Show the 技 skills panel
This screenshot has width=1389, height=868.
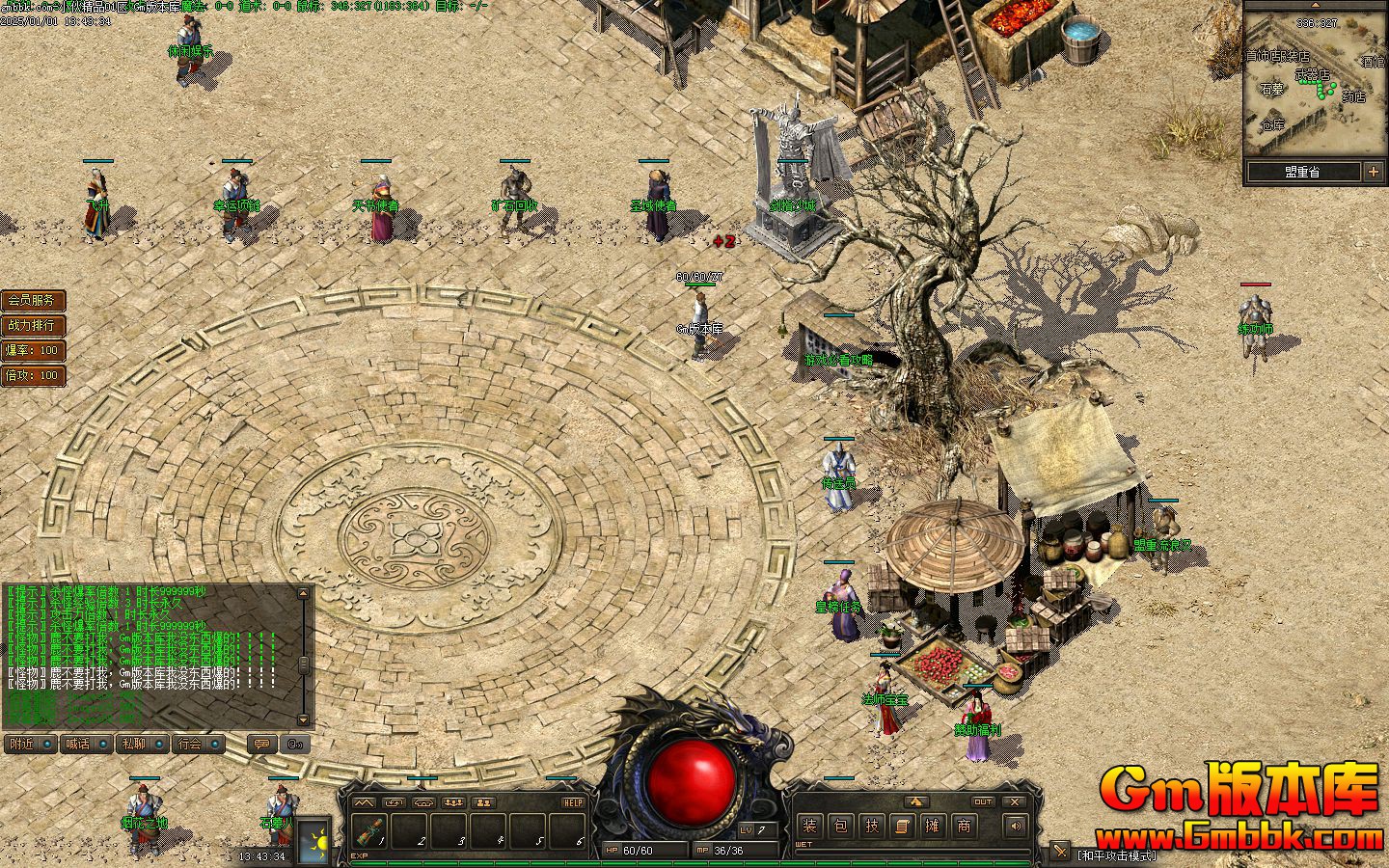[x=871, y=826]
